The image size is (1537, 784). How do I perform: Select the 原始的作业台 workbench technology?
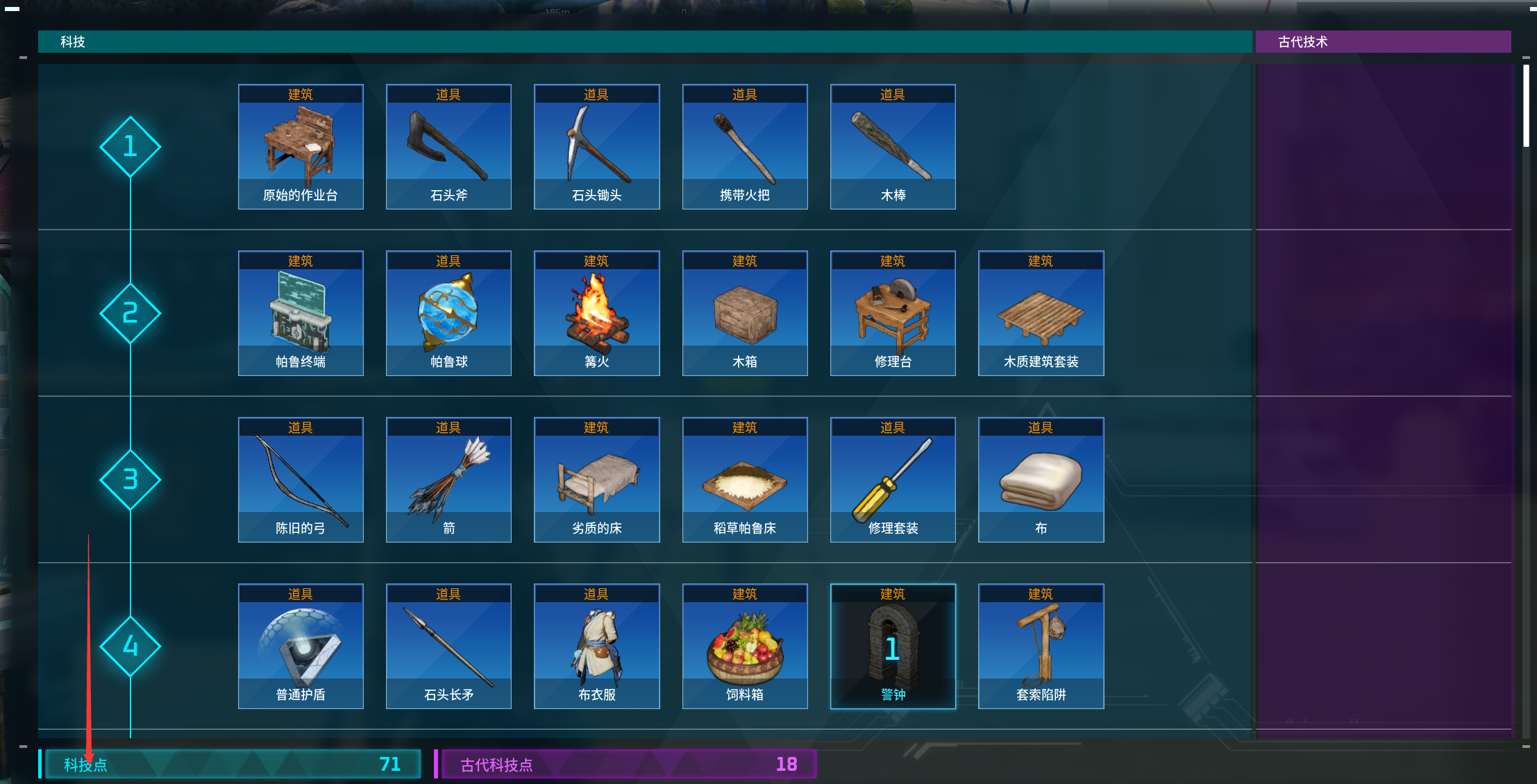(x=301, y=147)
